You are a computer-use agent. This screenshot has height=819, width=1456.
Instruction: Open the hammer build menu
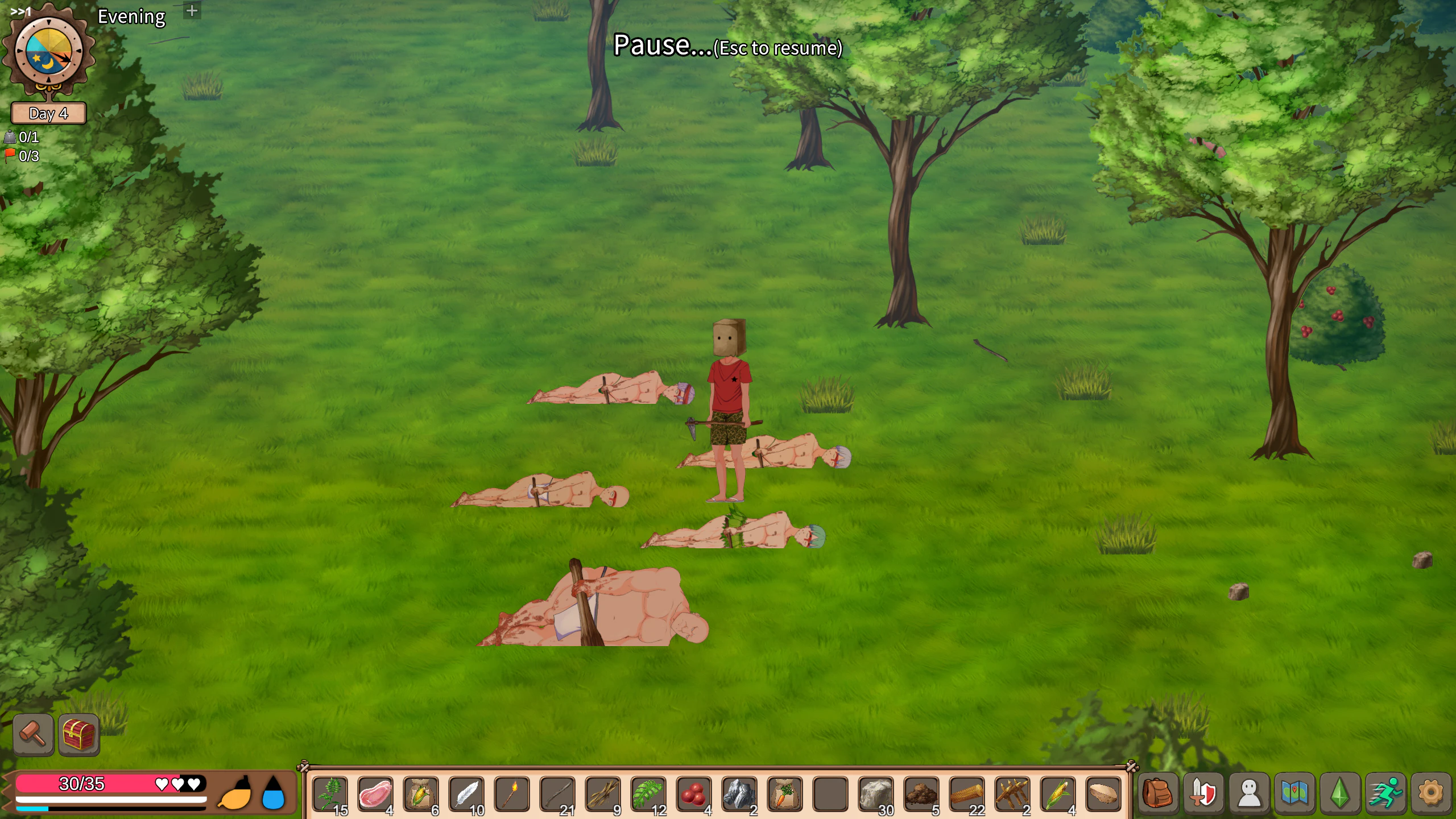33,734
